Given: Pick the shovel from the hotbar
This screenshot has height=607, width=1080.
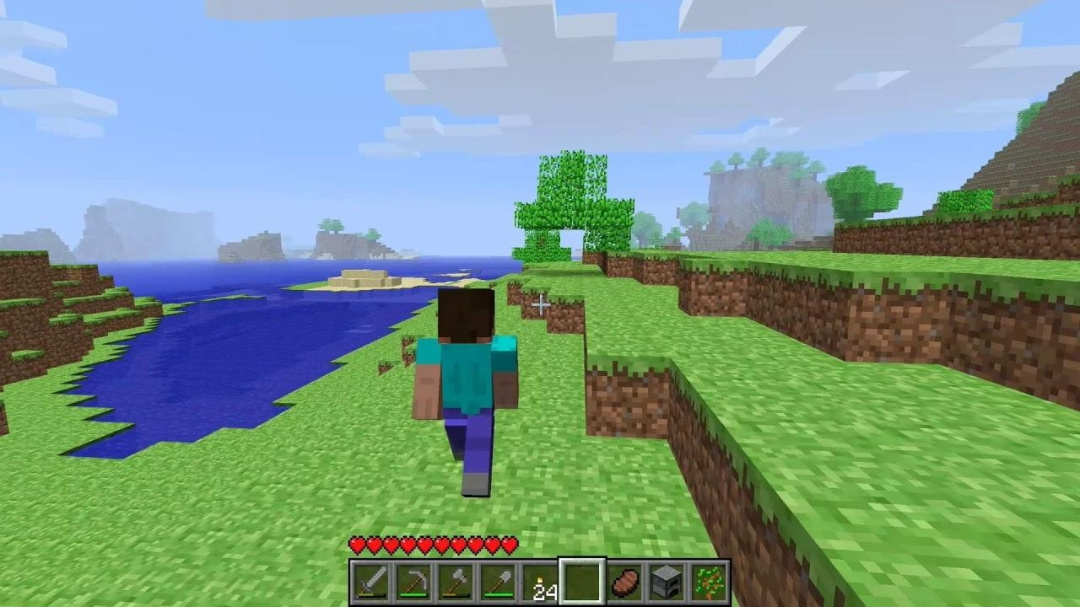Looking at the screenshot, I should pos(497,582).
